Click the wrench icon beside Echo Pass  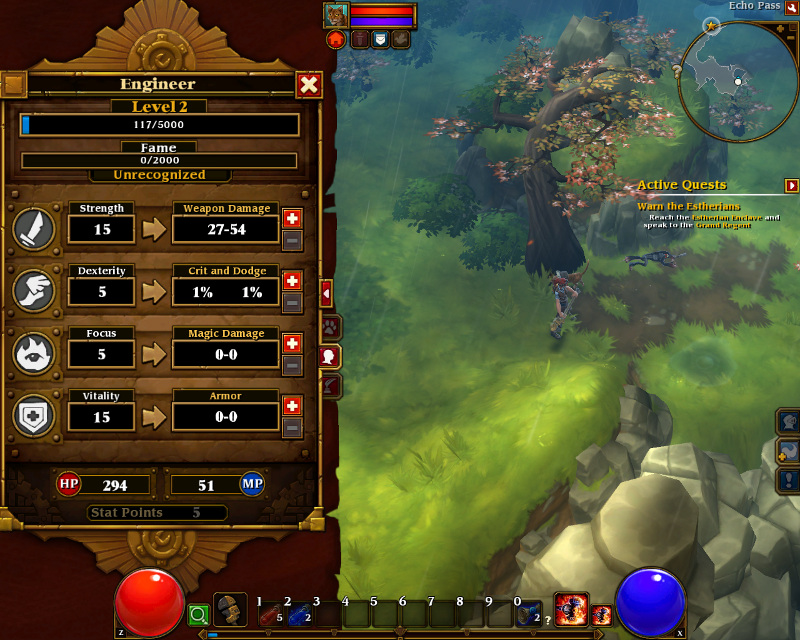coord(791,7)
